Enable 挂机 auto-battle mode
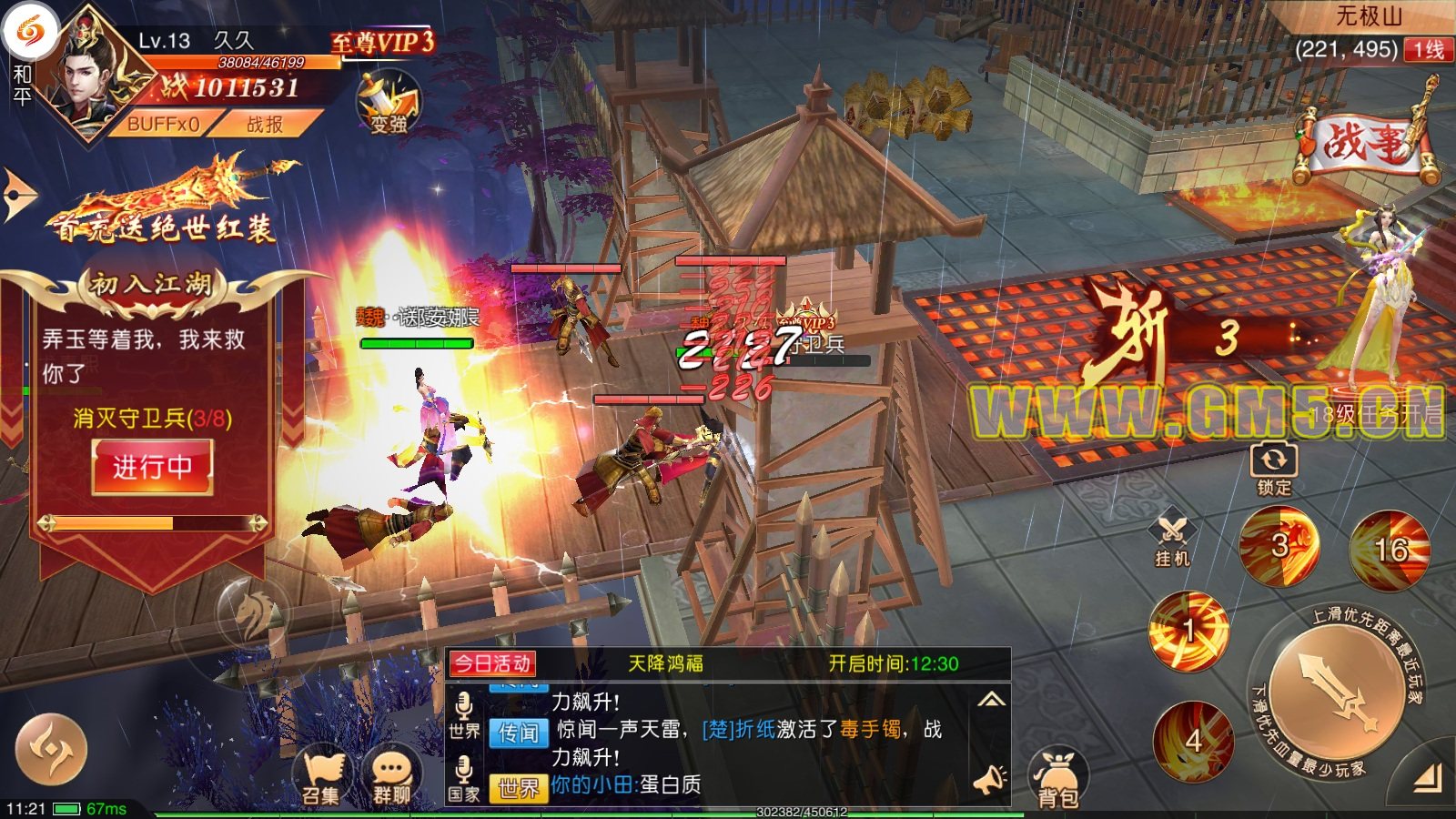The width and height of the screenshot is (1456, 819). pos(1172,541)
